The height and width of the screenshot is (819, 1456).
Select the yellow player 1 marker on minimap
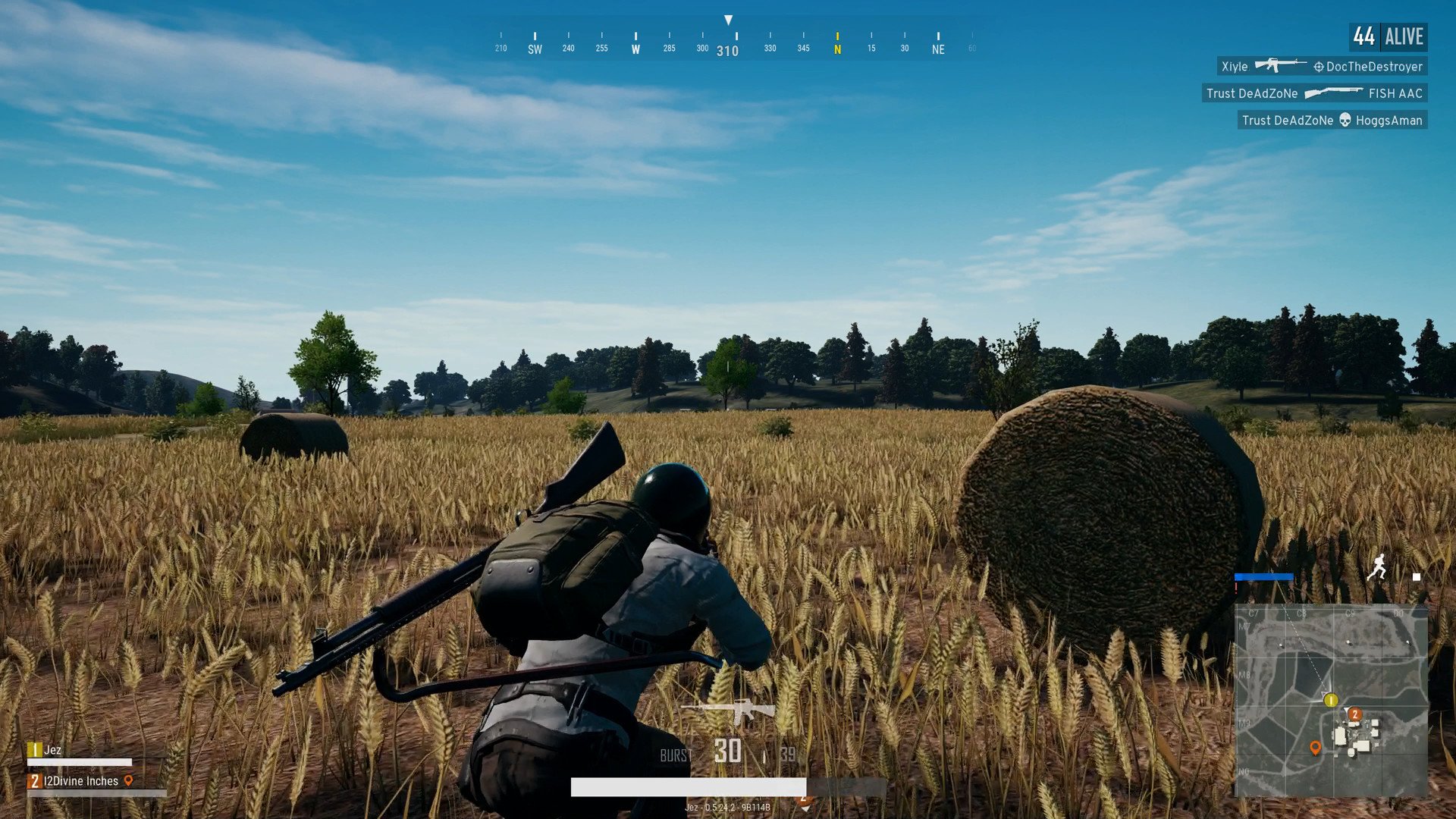pos(1330,700)
